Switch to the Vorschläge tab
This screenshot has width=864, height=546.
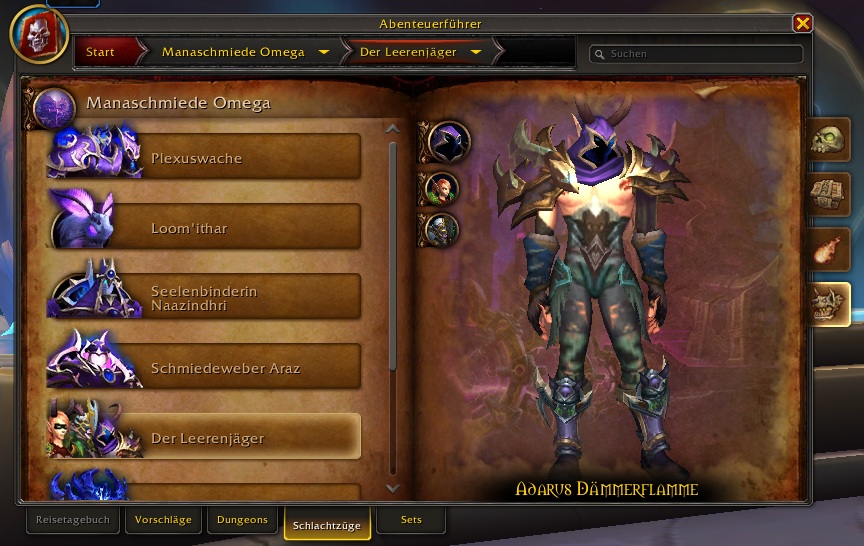[163, 520]
